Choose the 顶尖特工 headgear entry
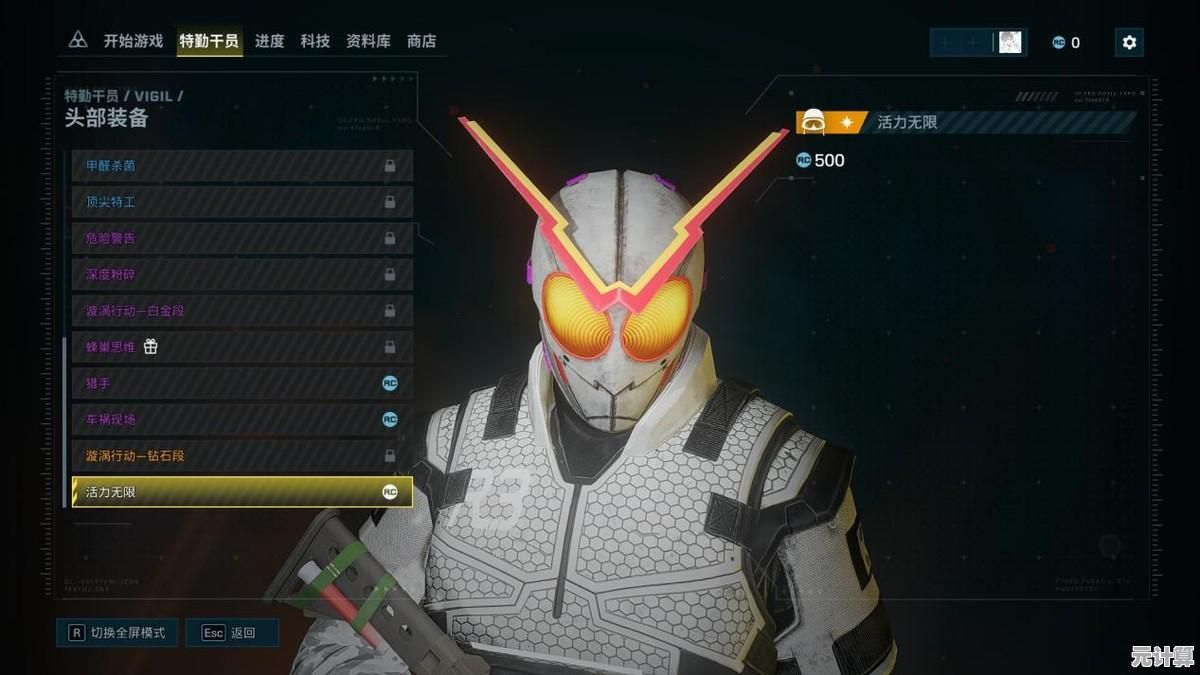 coord(242,202)
